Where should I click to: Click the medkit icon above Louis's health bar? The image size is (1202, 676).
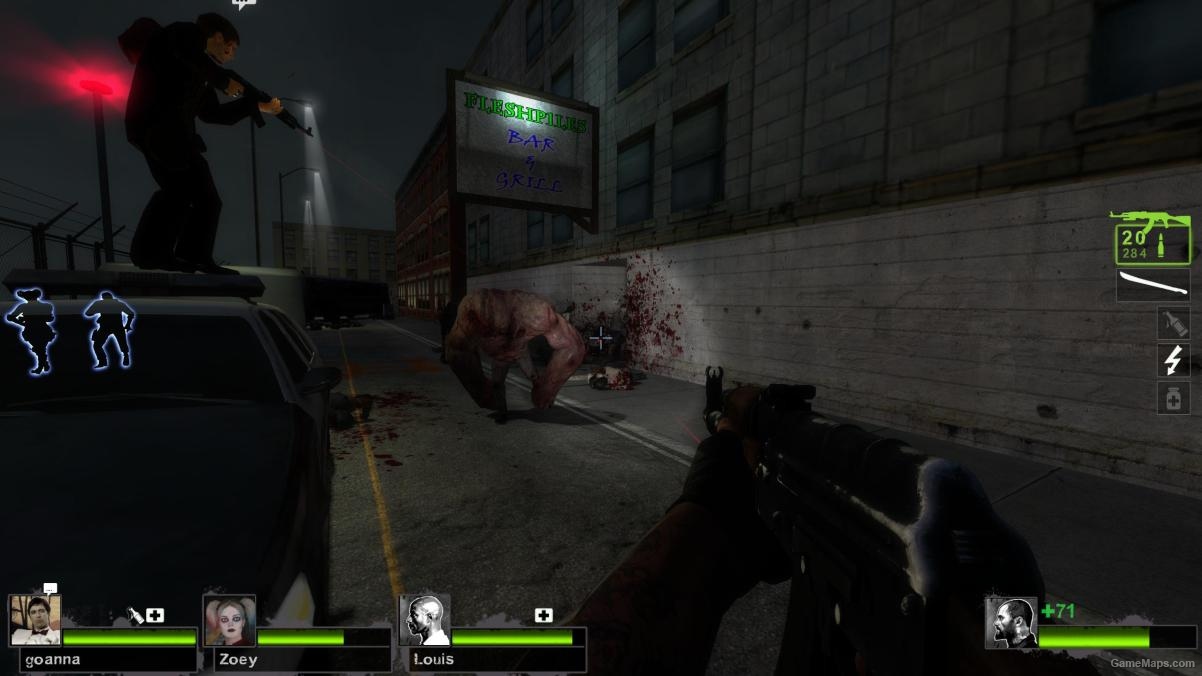(x=544, y=615)
